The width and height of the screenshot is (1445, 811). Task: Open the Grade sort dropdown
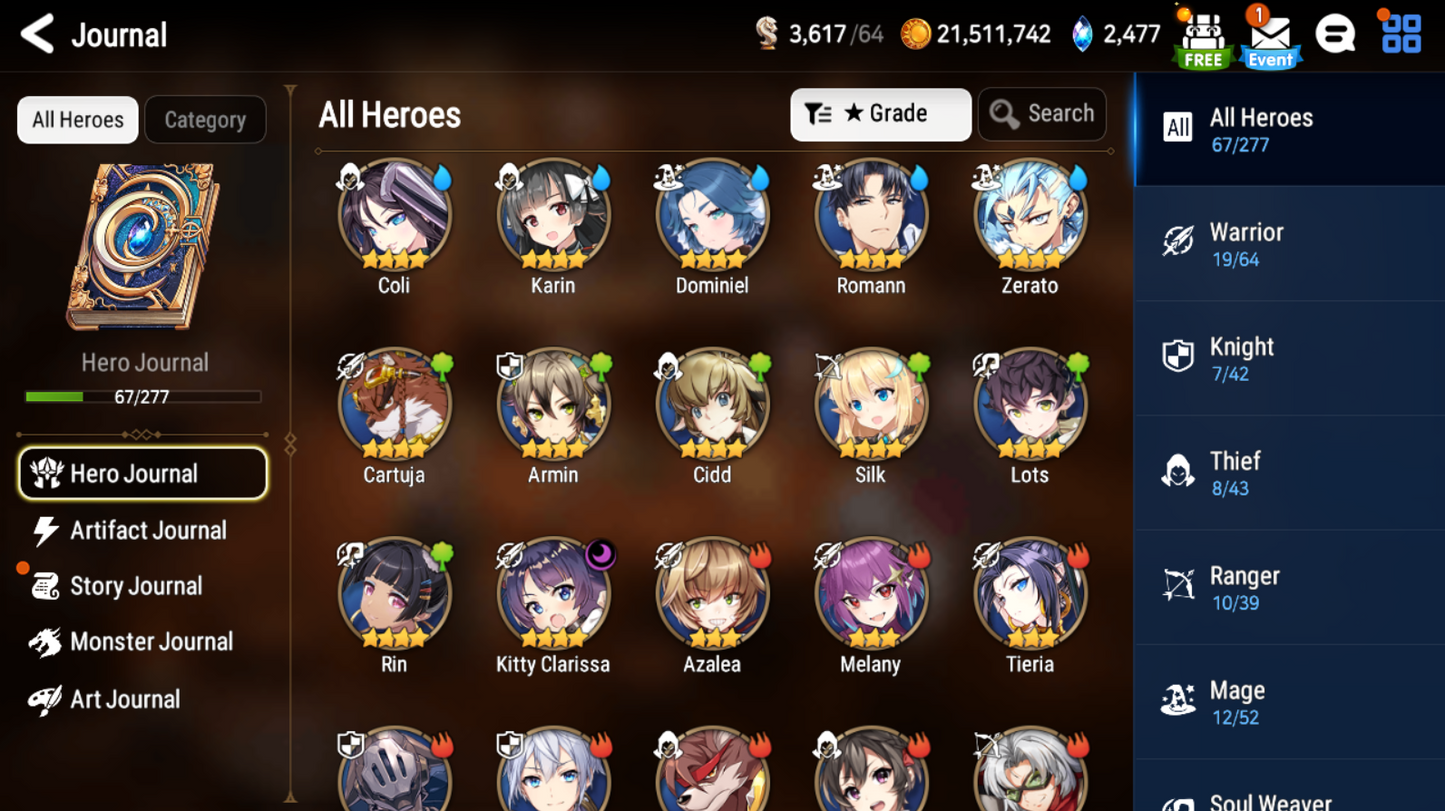point(880,114)
